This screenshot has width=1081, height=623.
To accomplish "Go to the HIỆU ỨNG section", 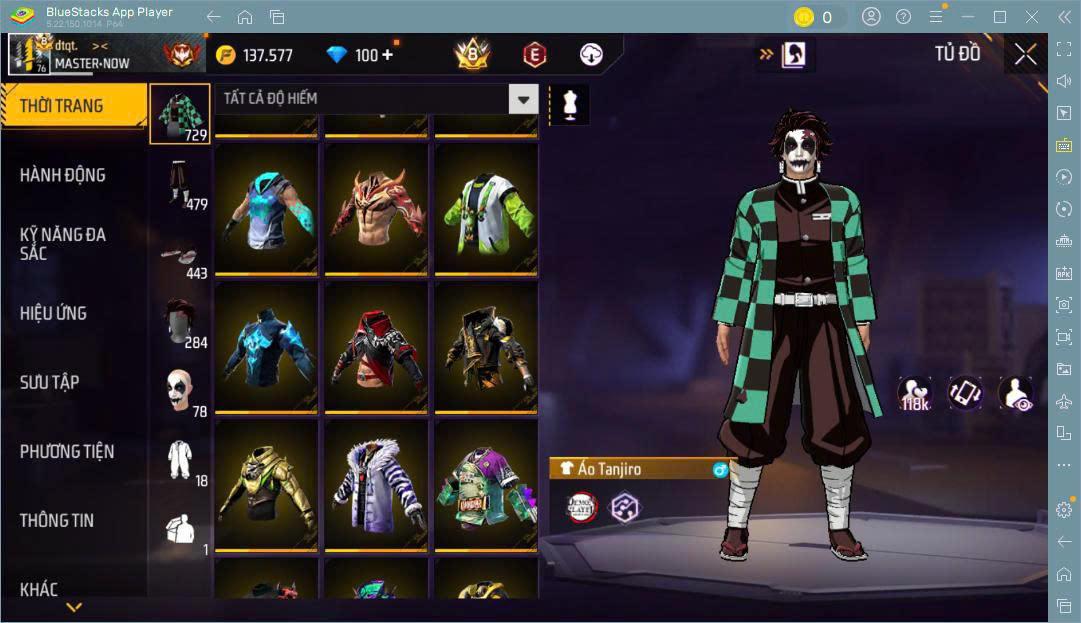I will tap(72, 313).
